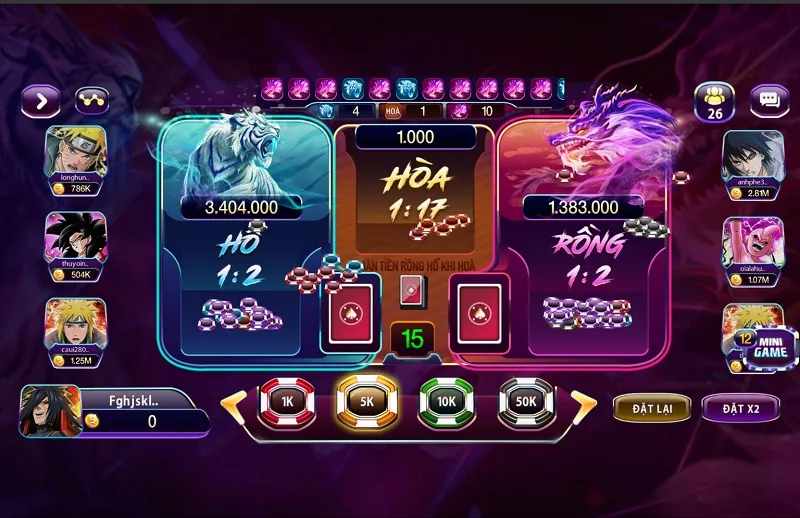Show the players list with 26
800x518 pixels.
click(x=715, y=102)
